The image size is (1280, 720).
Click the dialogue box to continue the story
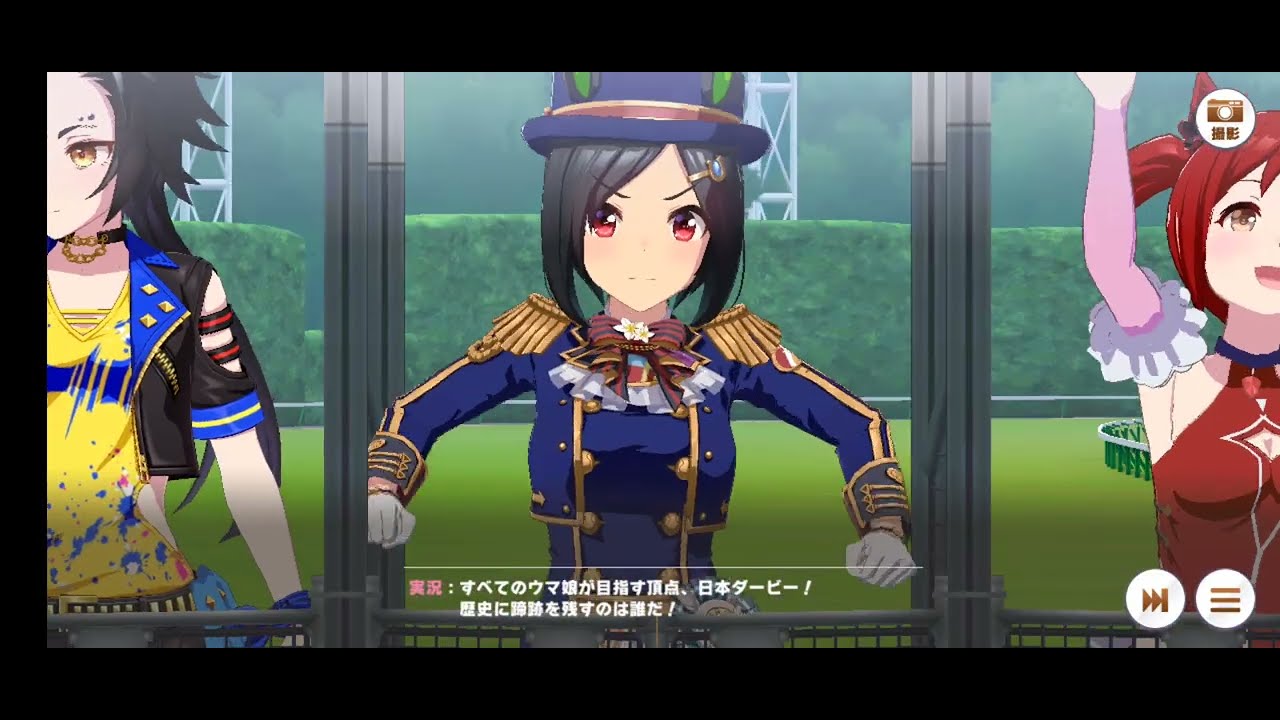(x=640, y=595)
